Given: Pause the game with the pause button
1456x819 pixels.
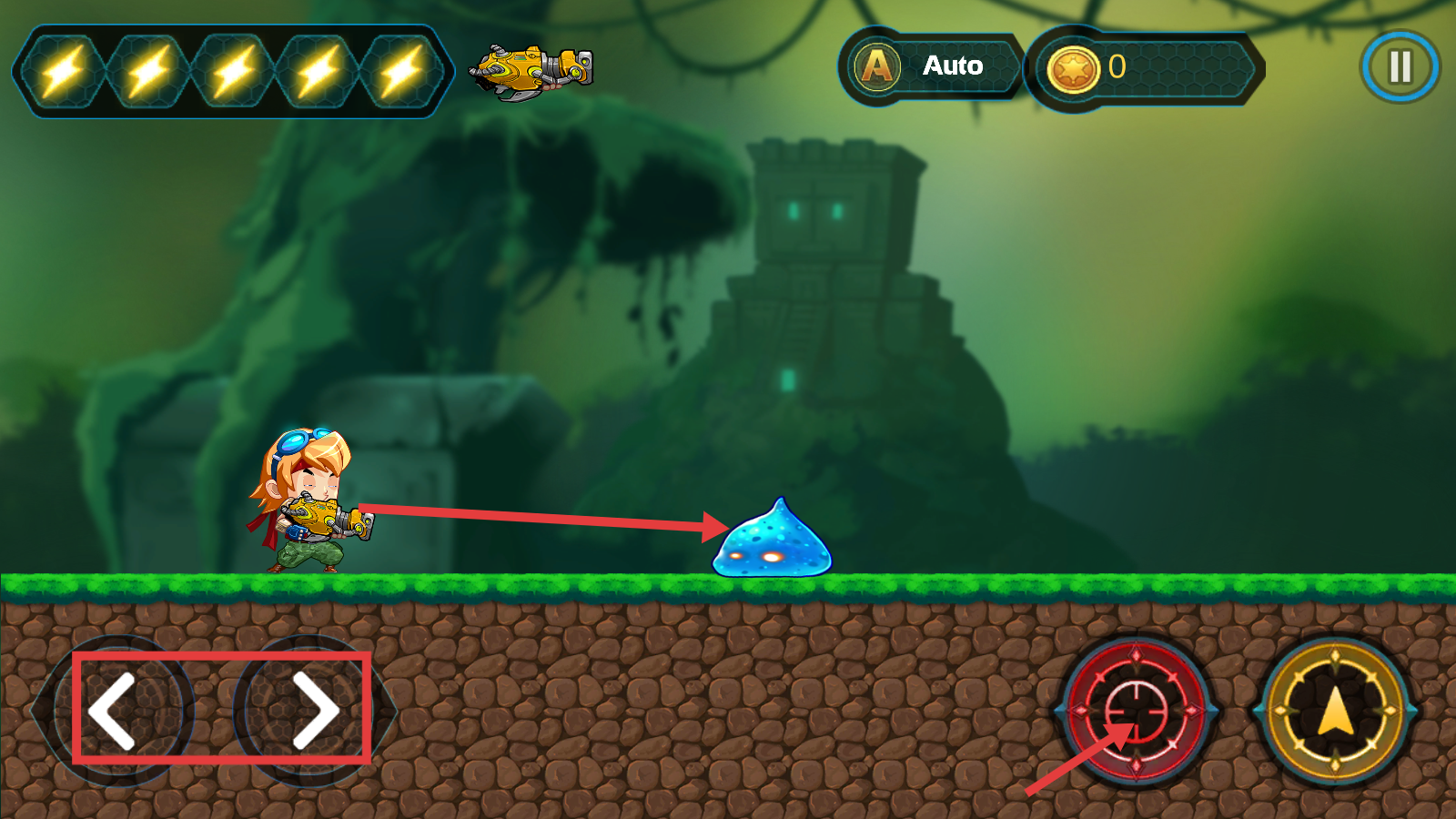Looking at the screenshot, I should point(1400,66).
